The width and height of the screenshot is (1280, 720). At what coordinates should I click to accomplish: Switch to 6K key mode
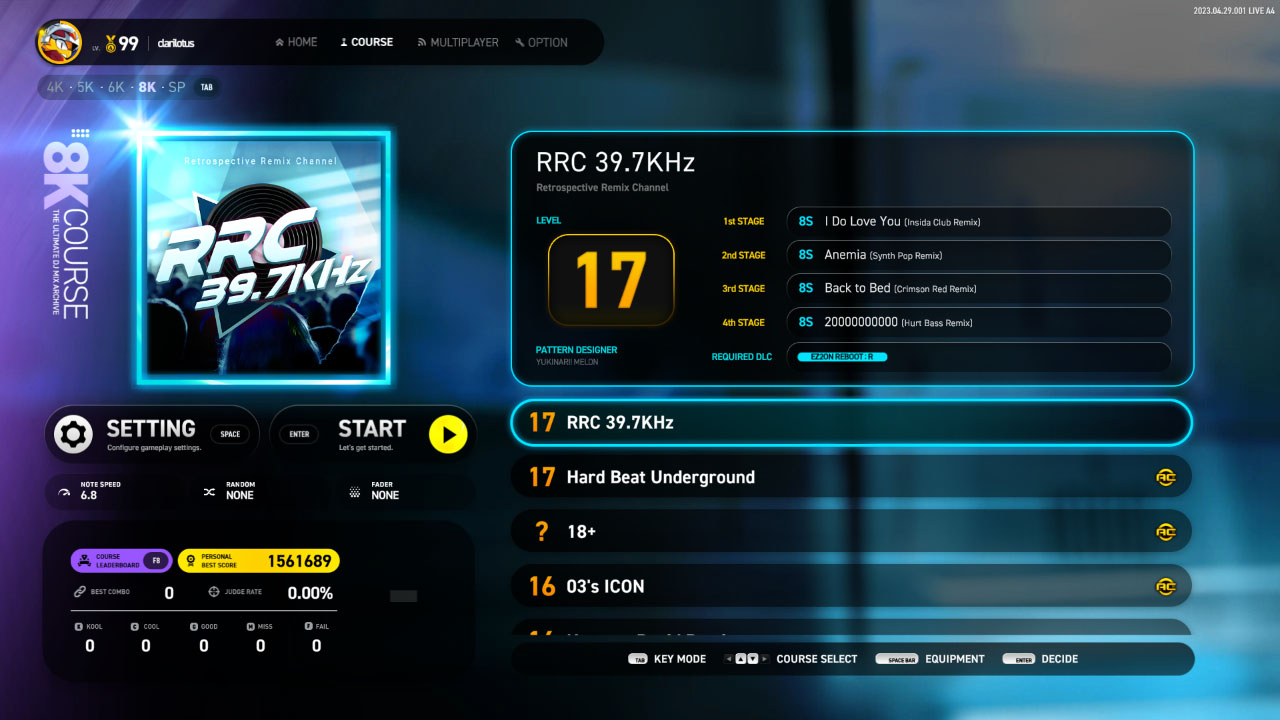(116, 87)
